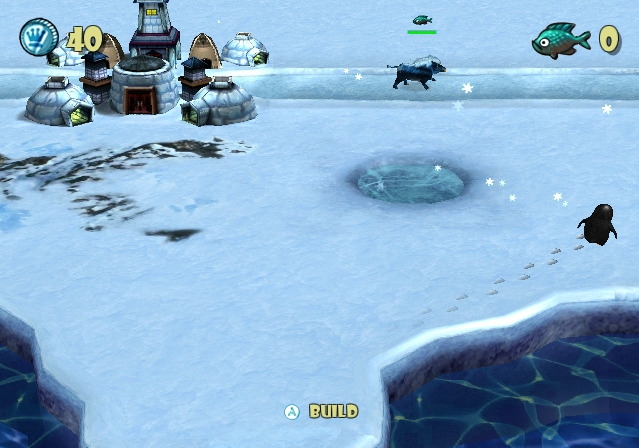This screenshot has height=448, width=639.
Task: Select the green fish counter icon
Action: 561,41
